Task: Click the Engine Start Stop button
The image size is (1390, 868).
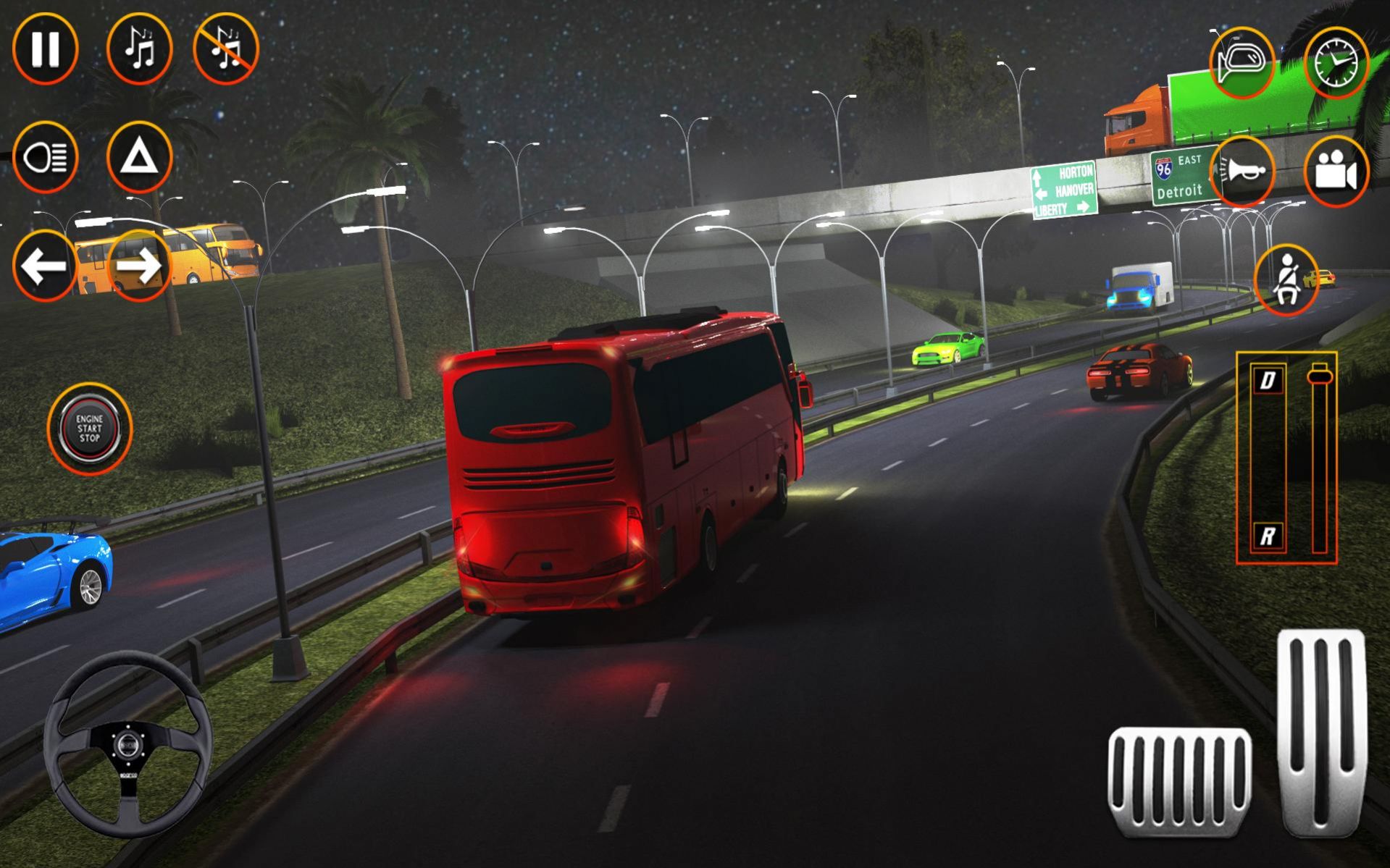Action: pyautogui.click(x=90, y=429)
